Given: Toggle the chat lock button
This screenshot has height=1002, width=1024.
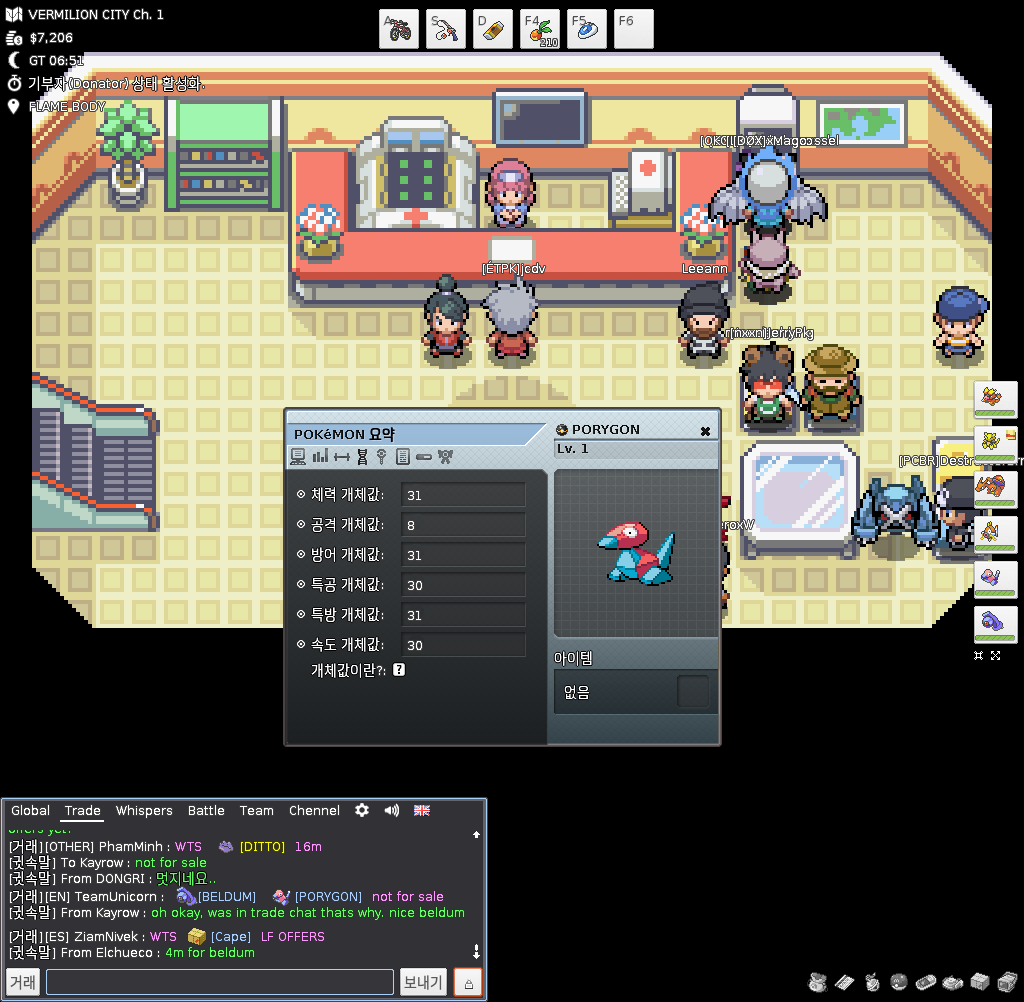Looking at the screenshot, I should pyautogui.click(x=468, y=982).
